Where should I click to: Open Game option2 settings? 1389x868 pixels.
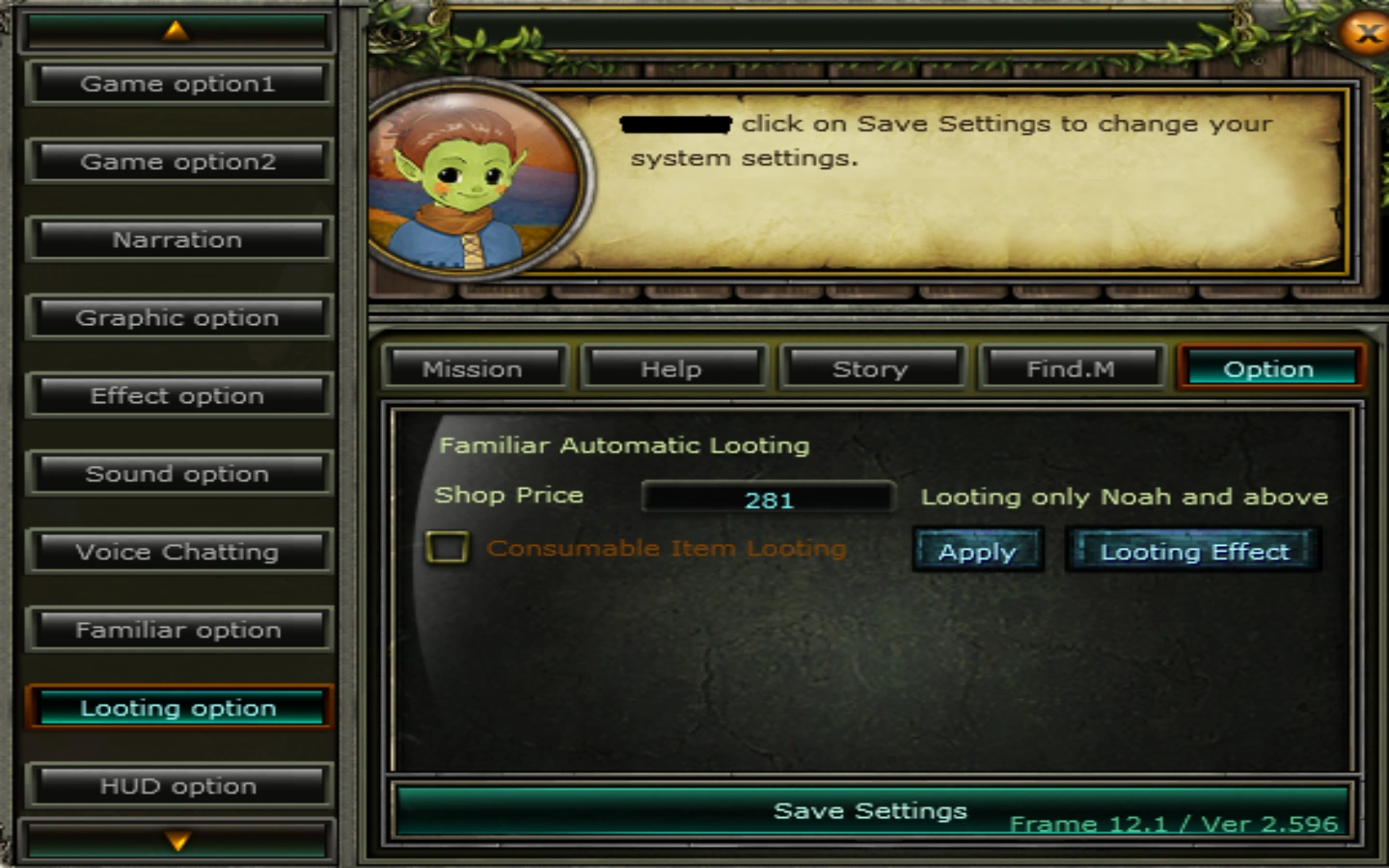tap(179, 161)
